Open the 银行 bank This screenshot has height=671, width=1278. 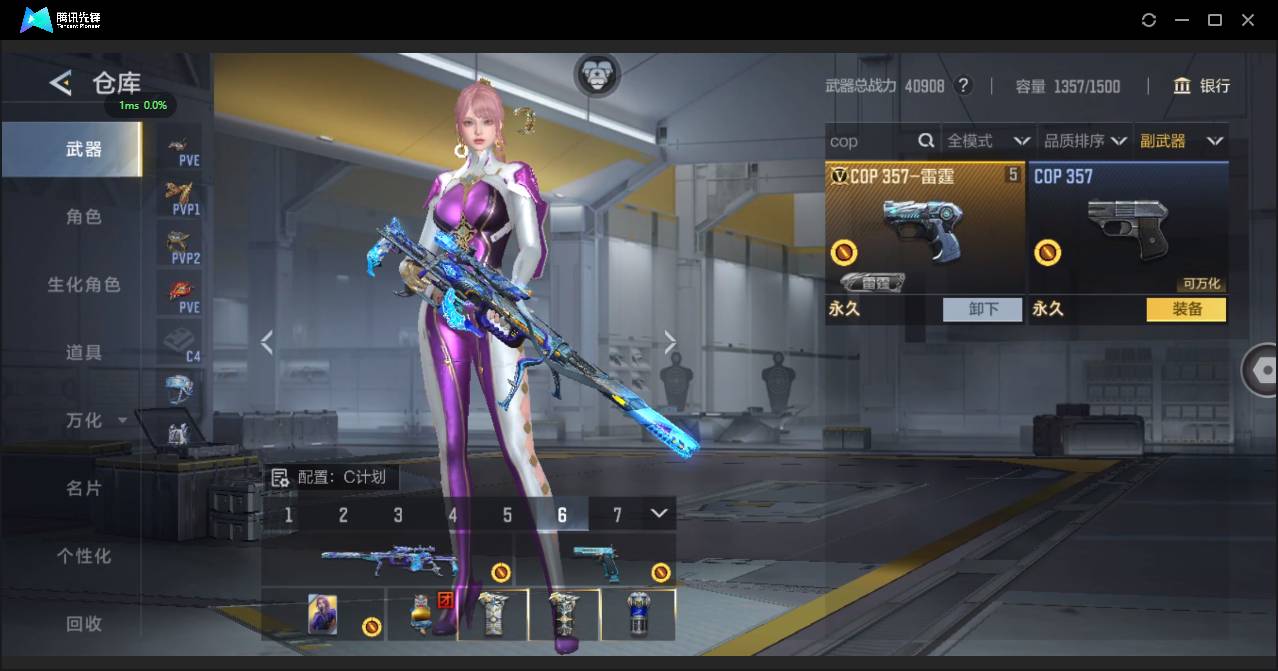[1201, 86]
